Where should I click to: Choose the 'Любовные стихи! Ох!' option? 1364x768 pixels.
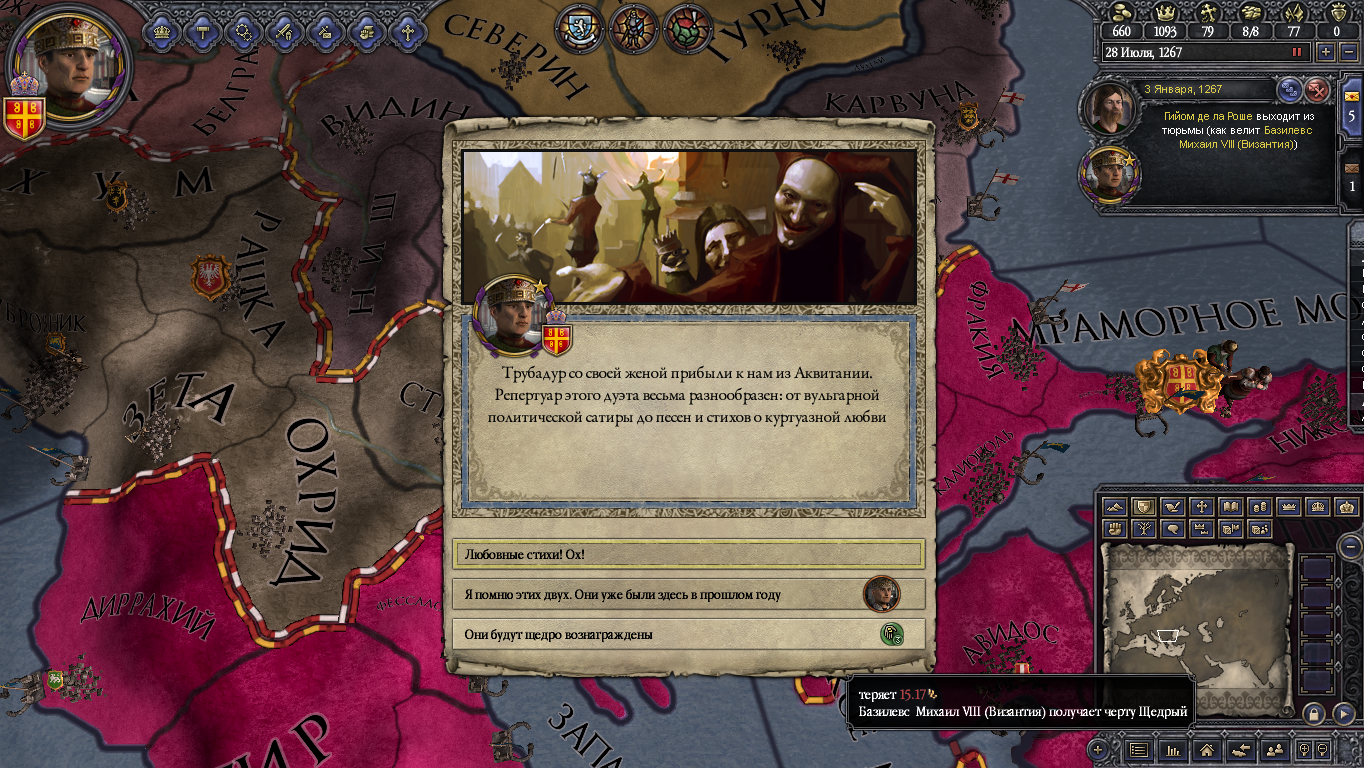coord(687,555)
